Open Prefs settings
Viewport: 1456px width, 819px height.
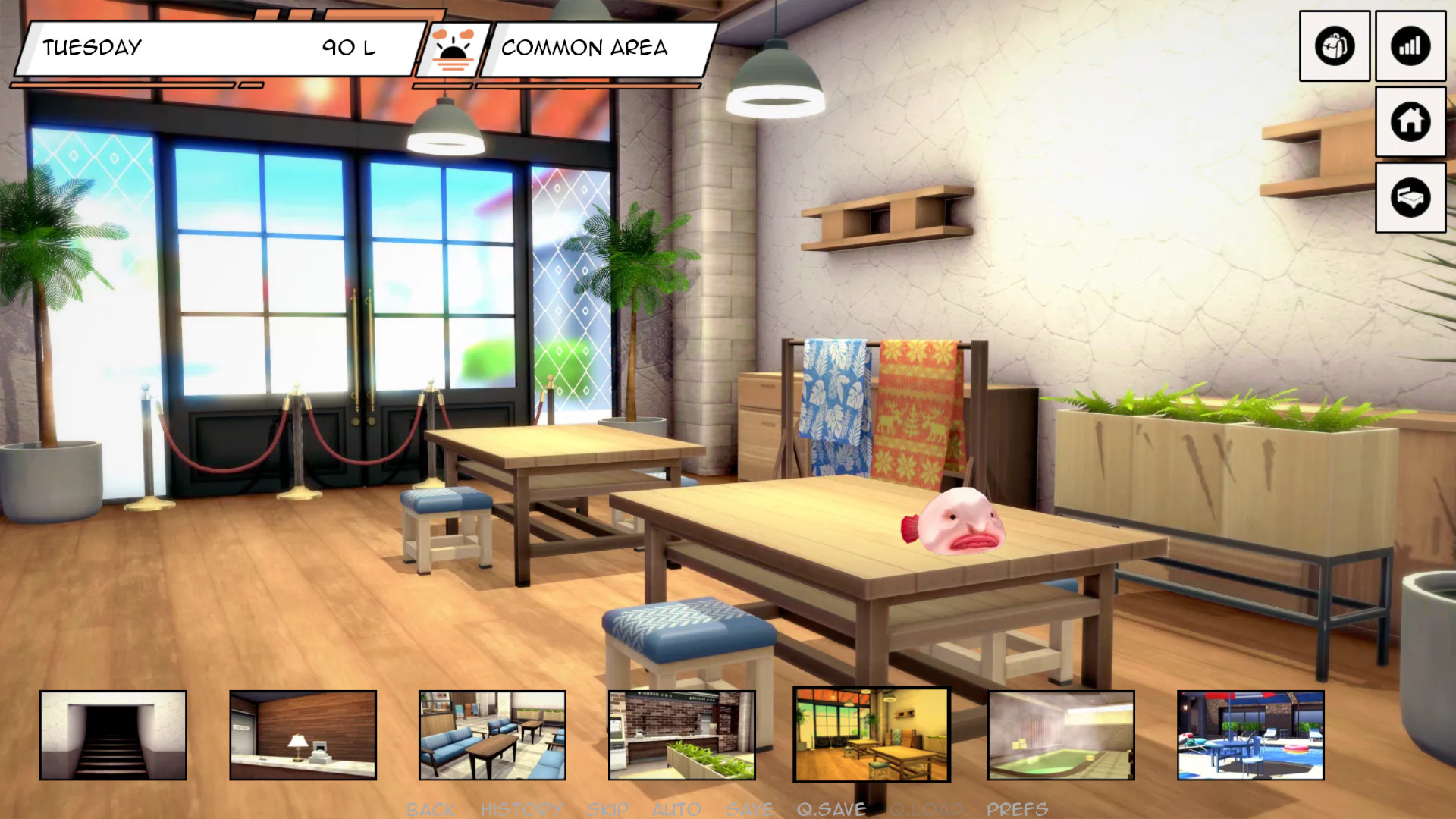click(x=1017, y=809)
